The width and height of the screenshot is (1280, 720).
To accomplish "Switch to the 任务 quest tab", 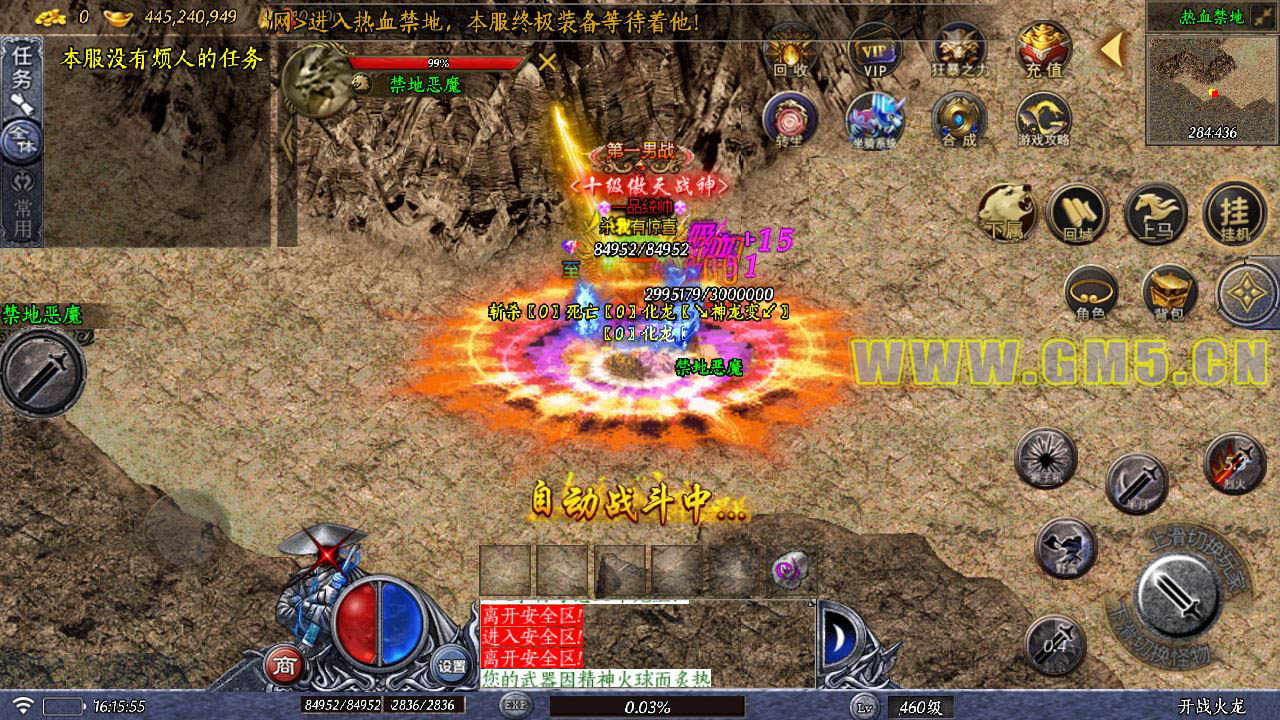I will coord(21,68).
